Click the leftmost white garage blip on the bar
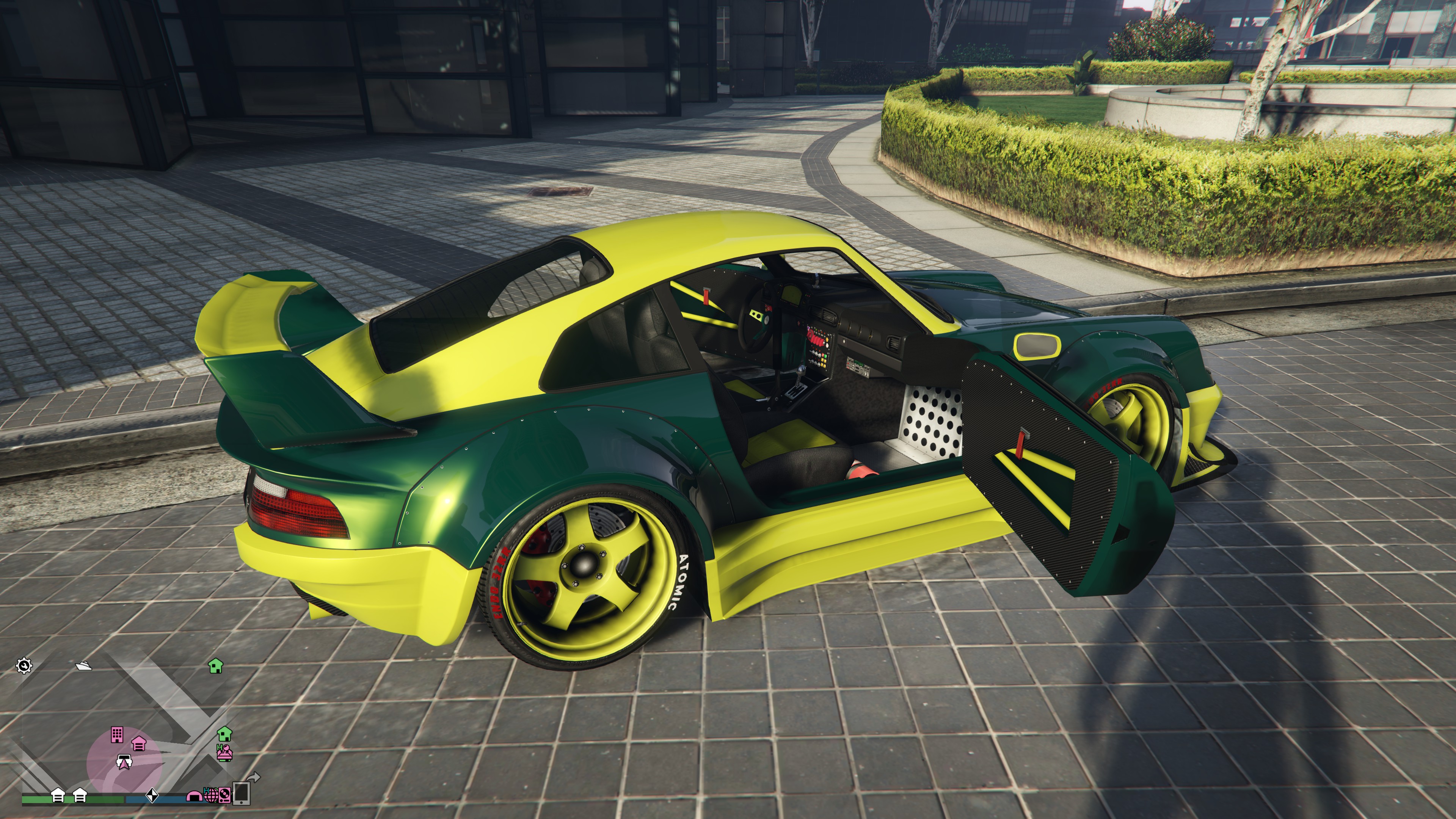The width and height of the screenshot is (1456, 819). click(x=58, y=795)
